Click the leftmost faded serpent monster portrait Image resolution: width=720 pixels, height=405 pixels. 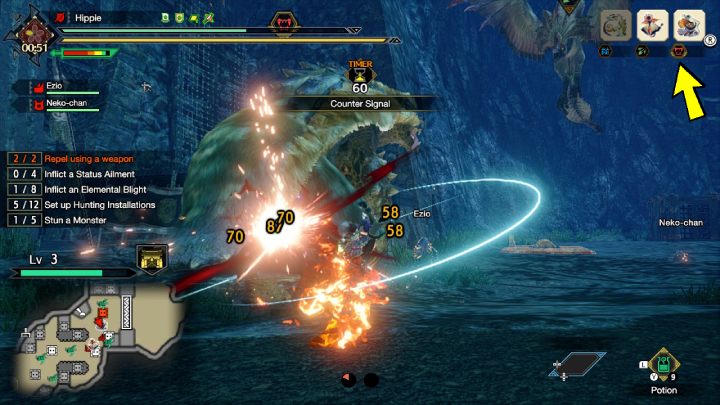coord(614,23)
